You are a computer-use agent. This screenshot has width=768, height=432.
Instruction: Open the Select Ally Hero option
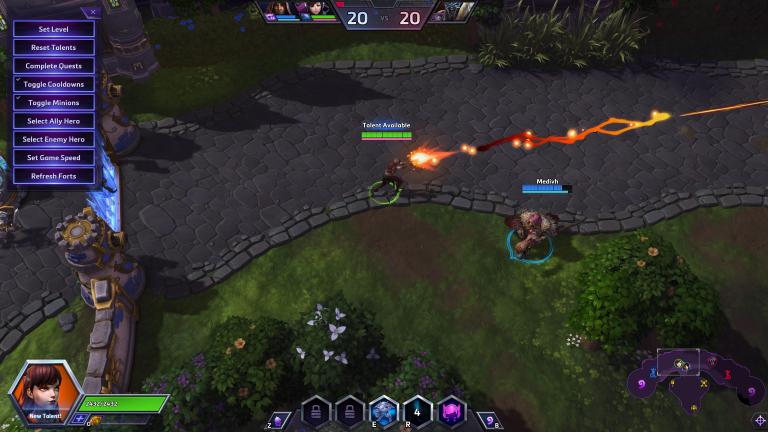coord(54,121)
